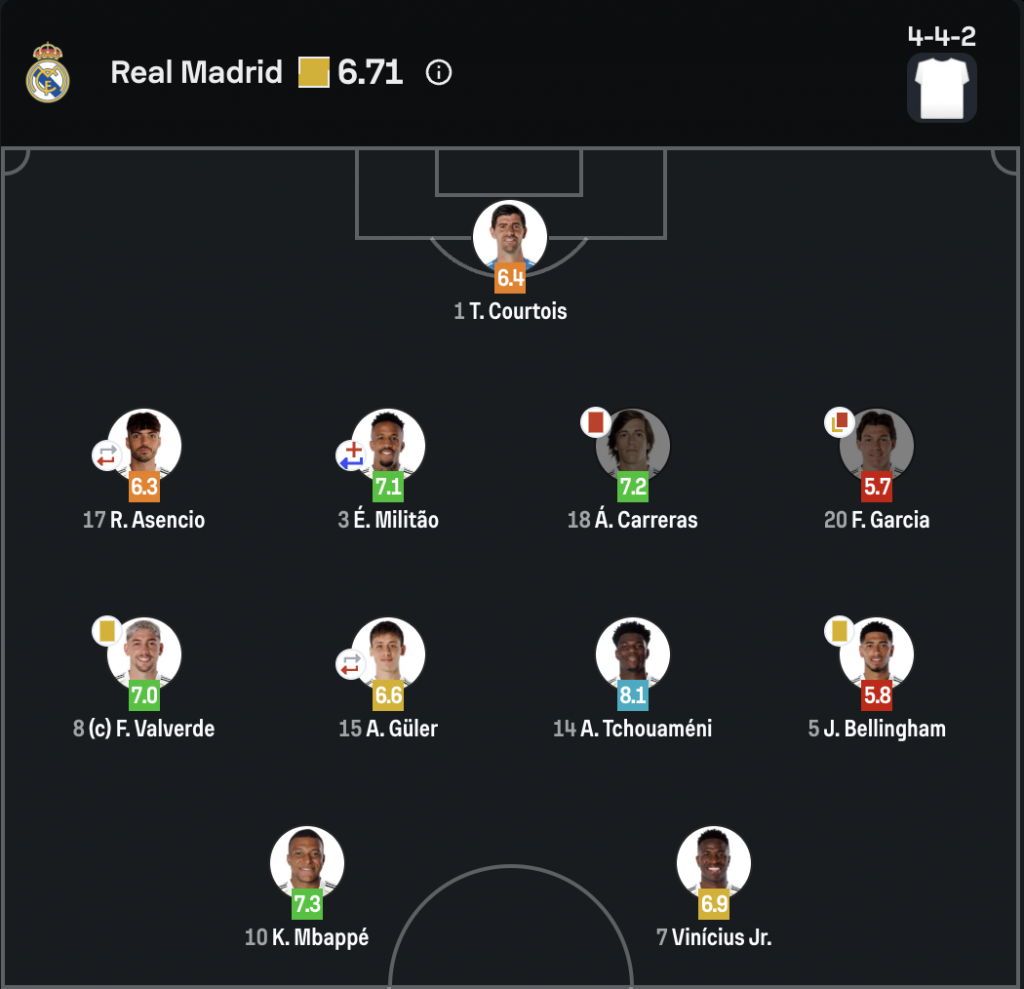The width and height of the screenshot is (1024, 989).
Task: Select A. Tchouaméni's player portrait
Action: pyautogui.click(x=633, y=654)
